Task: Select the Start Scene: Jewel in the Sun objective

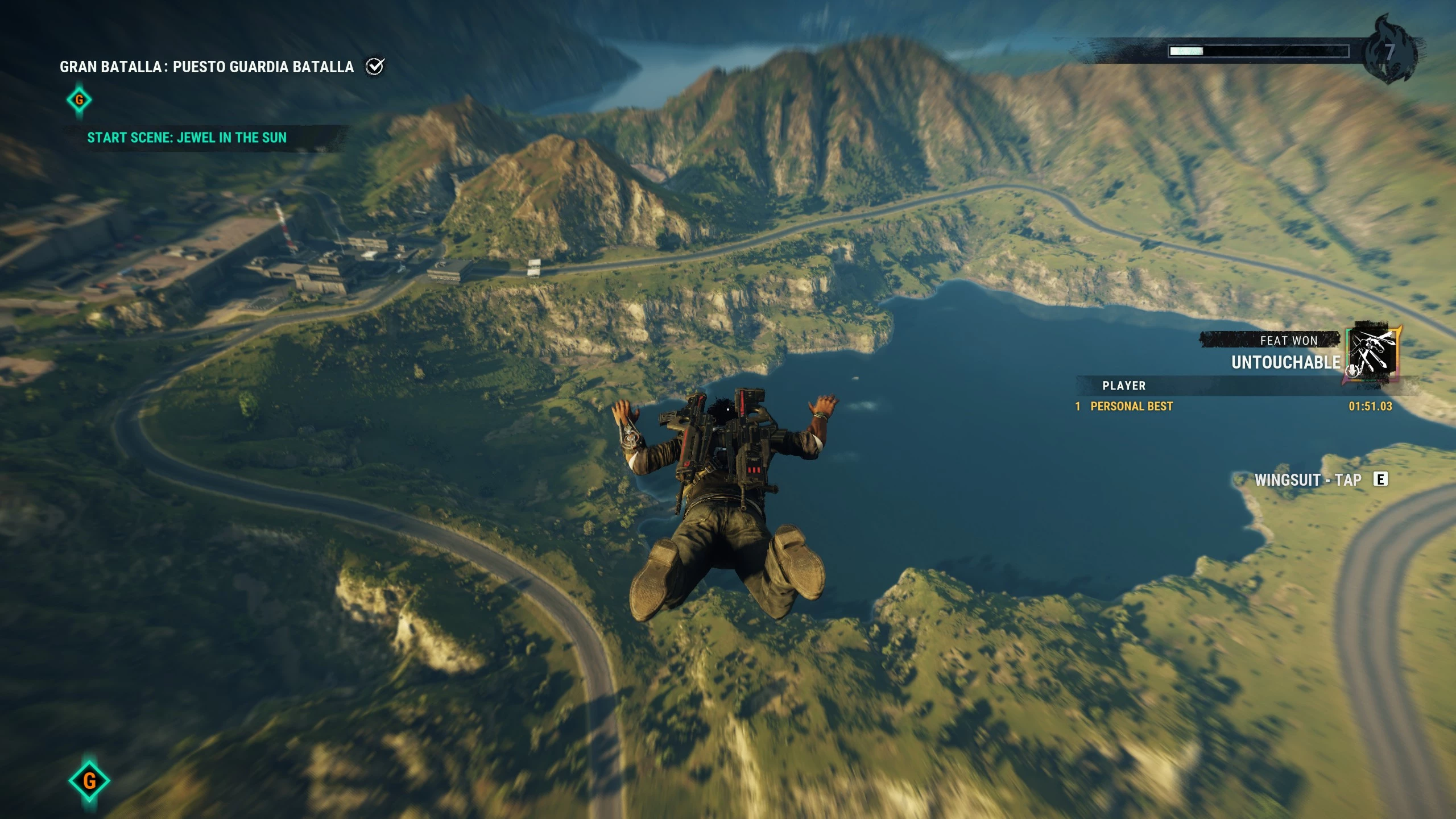Action: point(187,138)
